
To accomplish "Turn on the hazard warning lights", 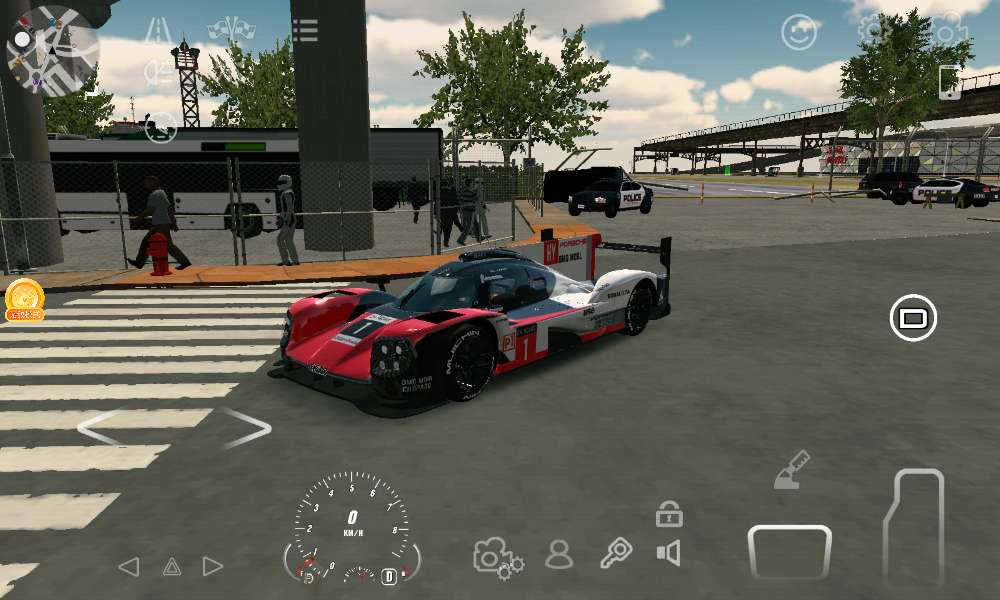I will 171,567.
